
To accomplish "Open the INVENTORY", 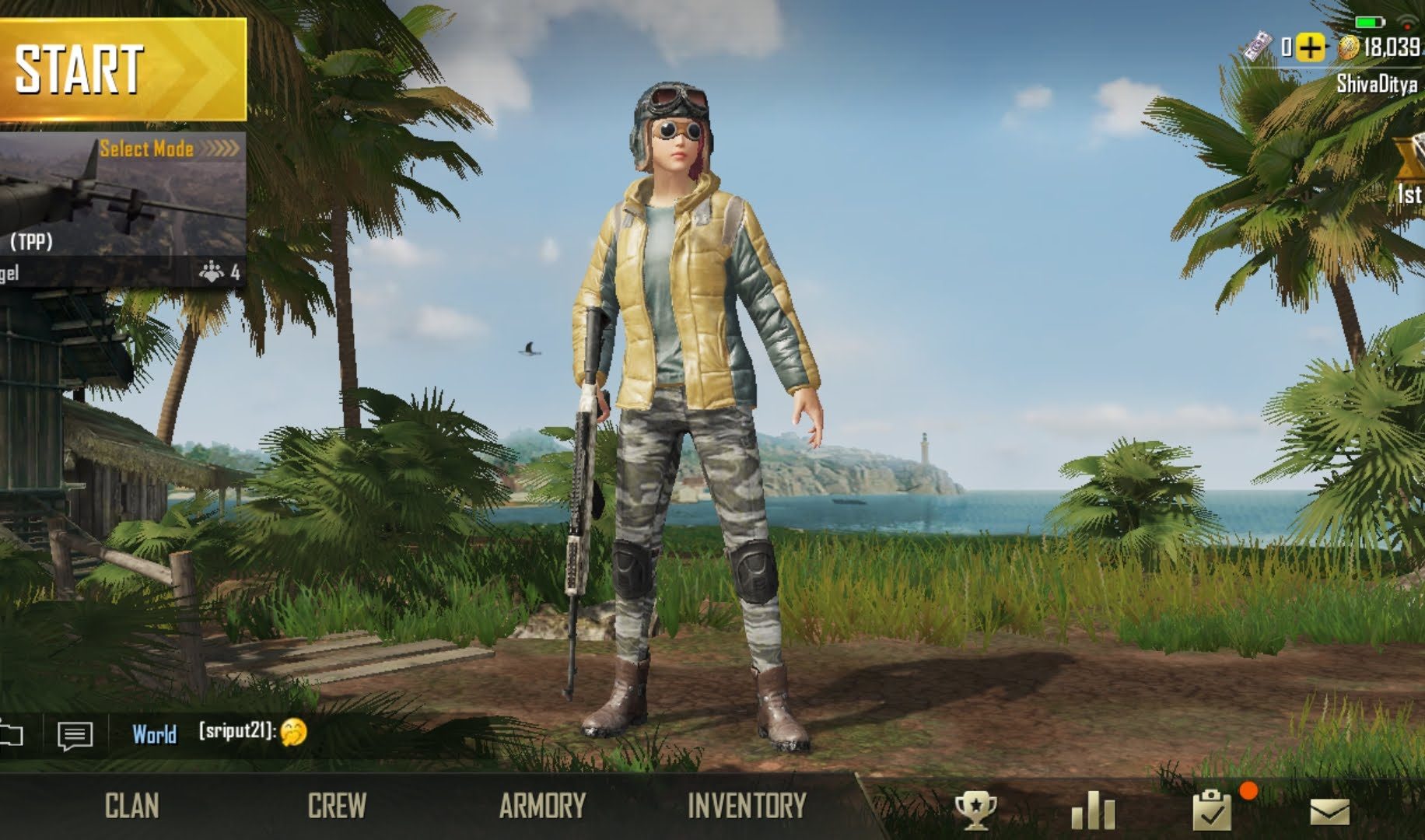I will pyautogui.click(x=747, y=806).
